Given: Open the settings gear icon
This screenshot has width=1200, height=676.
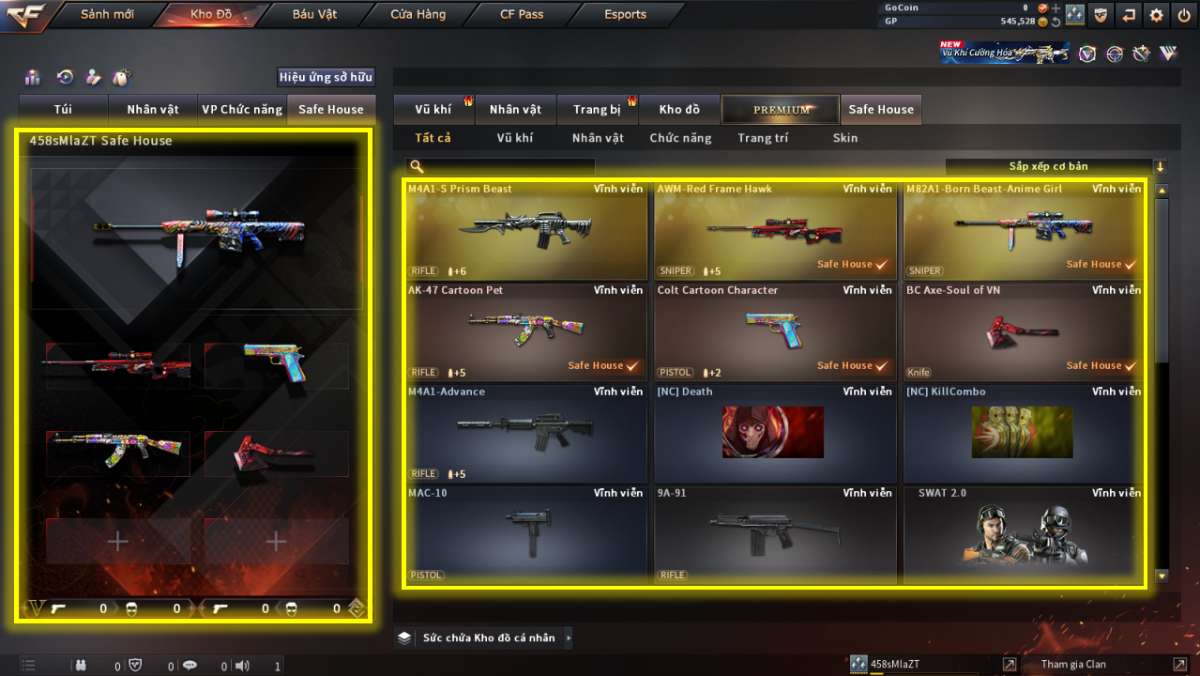Looking at the screenshot, I should (x=1156, y=15).
